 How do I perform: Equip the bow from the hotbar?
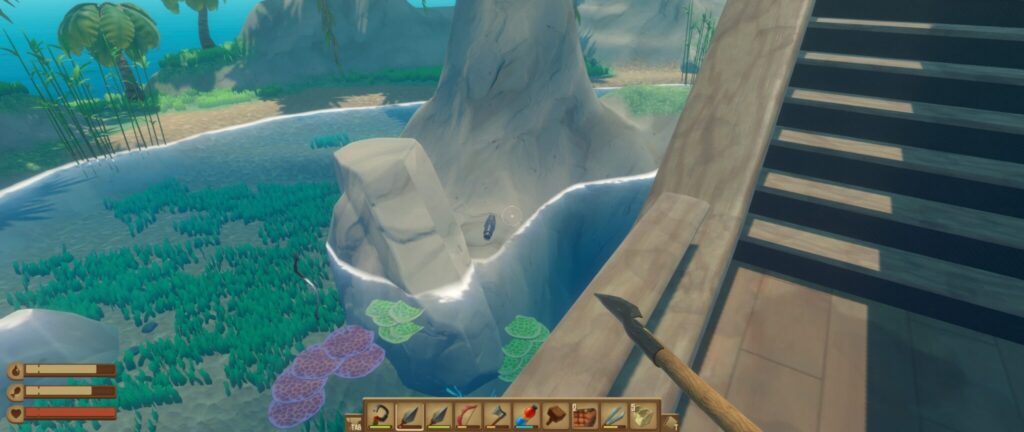point(468,415)
